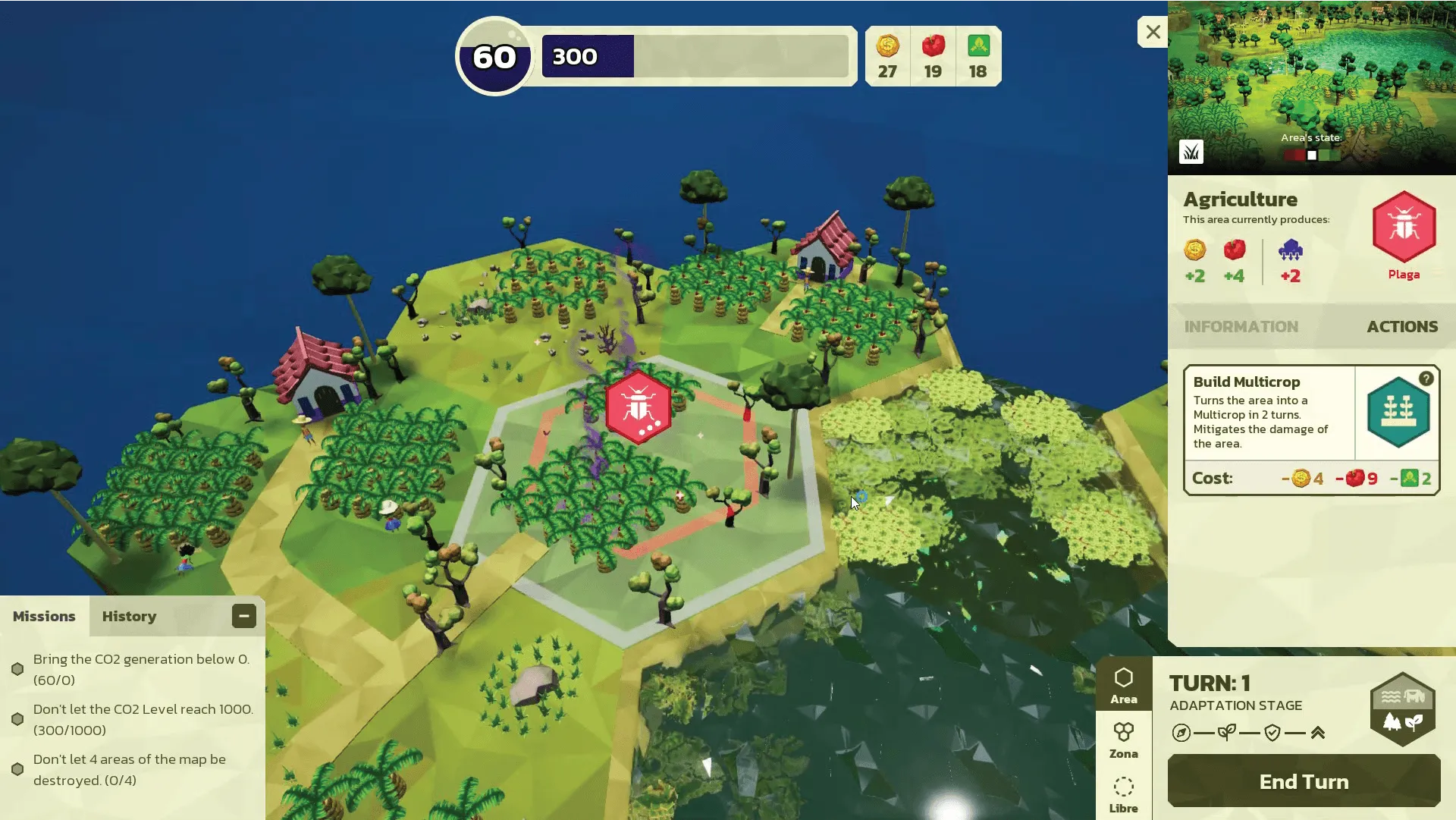Show the Missions tab

tap(44, 617)
